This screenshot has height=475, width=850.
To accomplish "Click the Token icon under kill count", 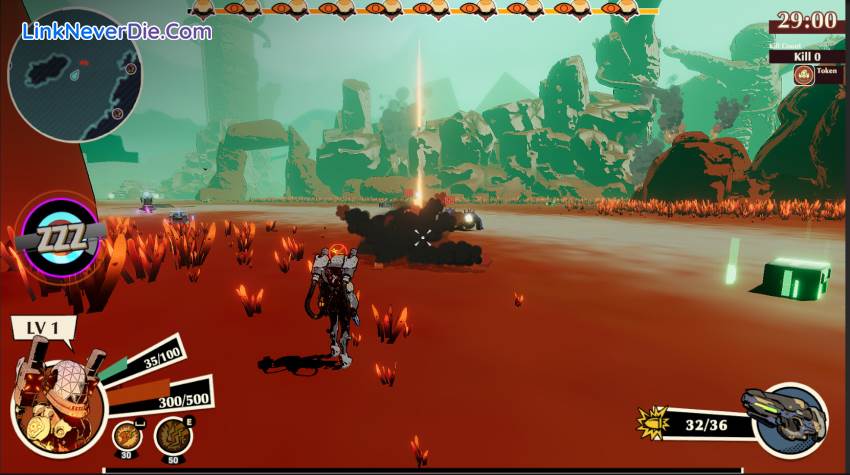I will (806, 73).
